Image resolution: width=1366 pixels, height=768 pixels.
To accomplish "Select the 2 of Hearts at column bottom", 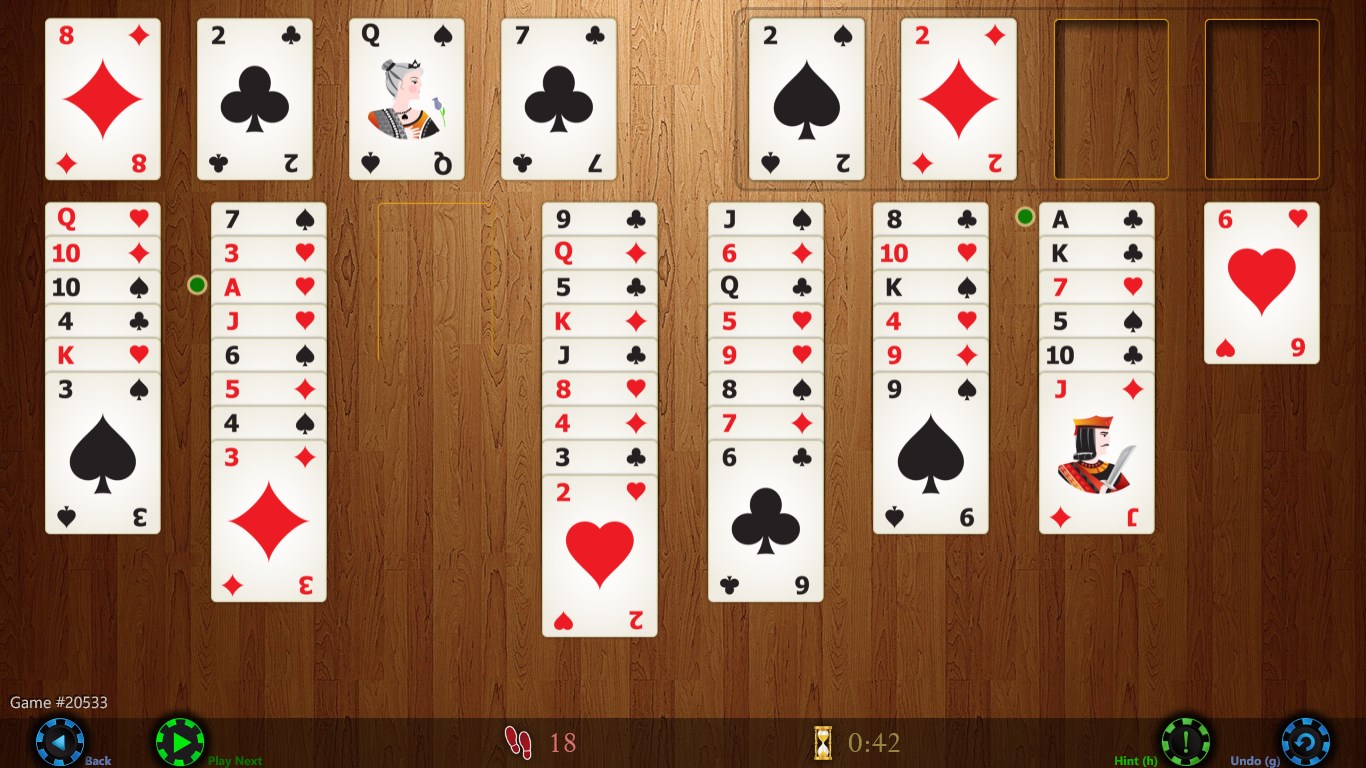I will [599, 555].
